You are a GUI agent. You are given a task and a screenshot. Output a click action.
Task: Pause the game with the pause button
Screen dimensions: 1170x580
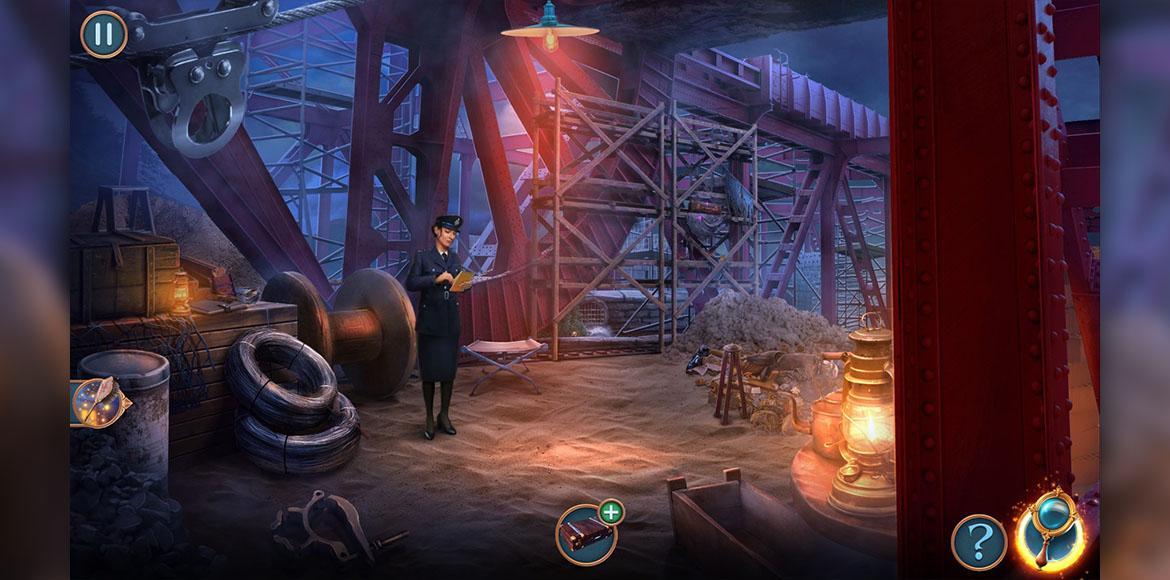click(104, 33)
